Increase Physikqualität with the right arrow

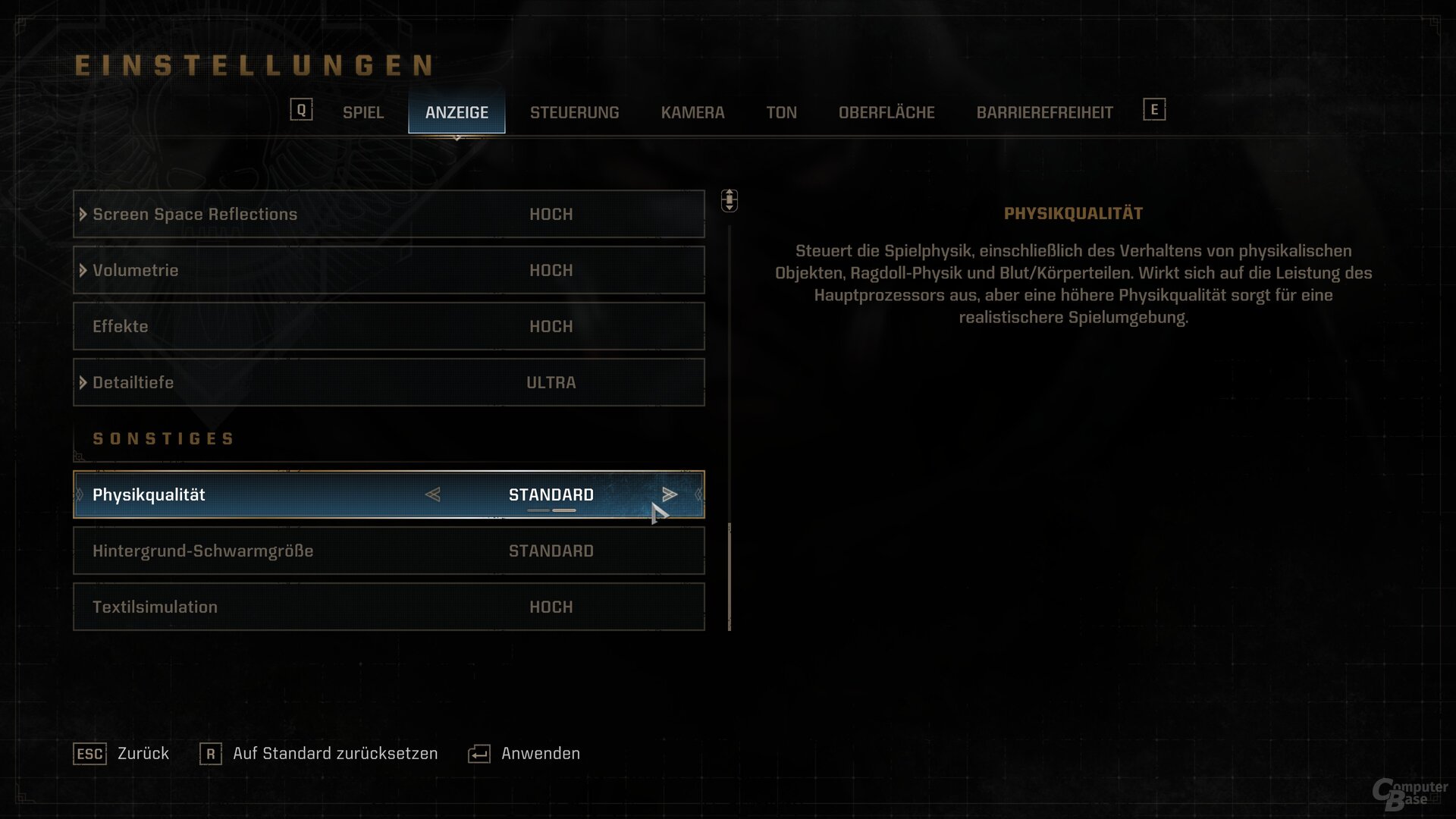(669, 494)
